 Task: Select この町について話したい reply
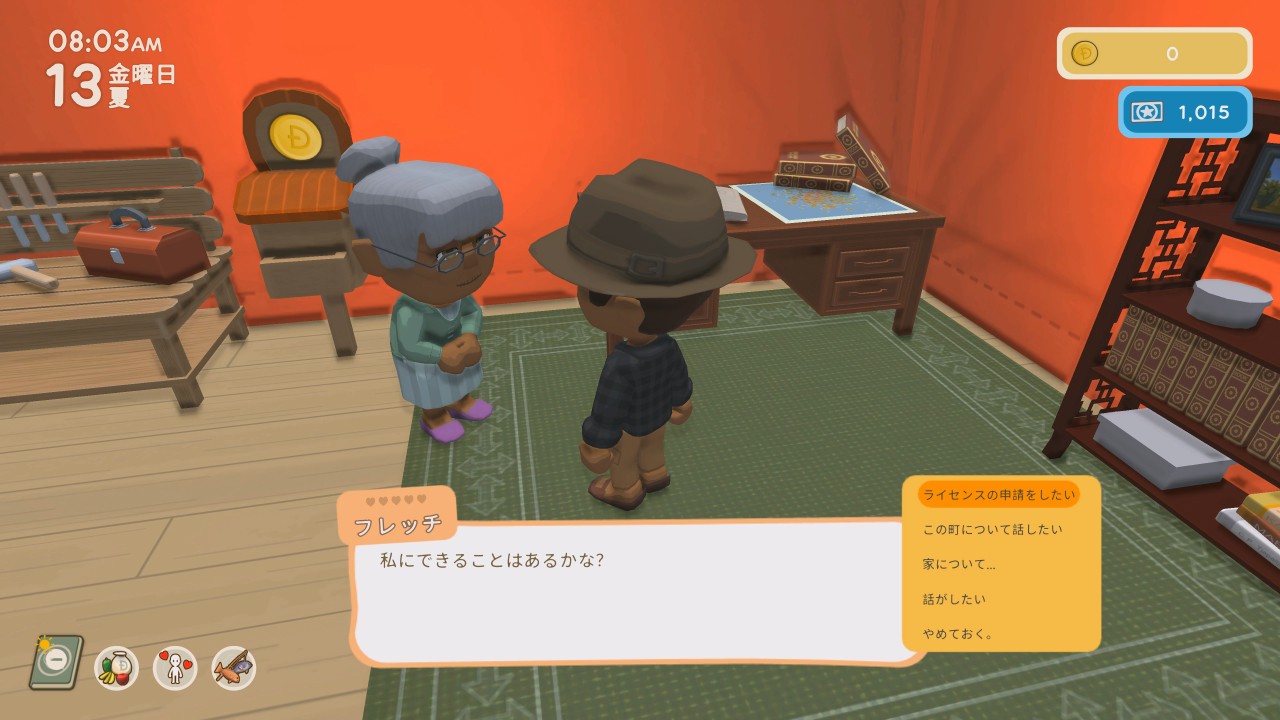click(992, 529)
